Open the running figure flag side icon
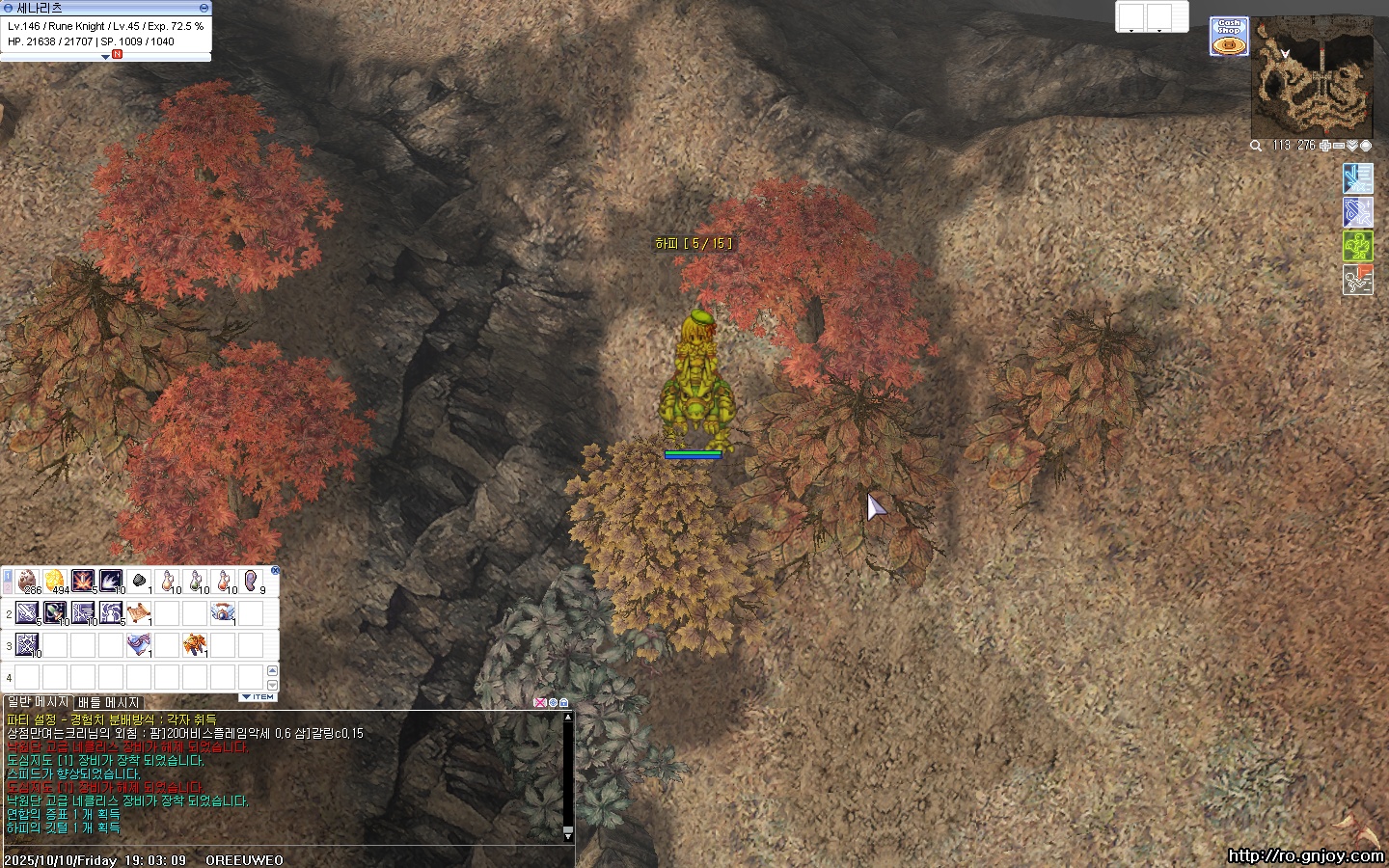The width and height of the screenshot is (1389, 868). point(1357,280)
